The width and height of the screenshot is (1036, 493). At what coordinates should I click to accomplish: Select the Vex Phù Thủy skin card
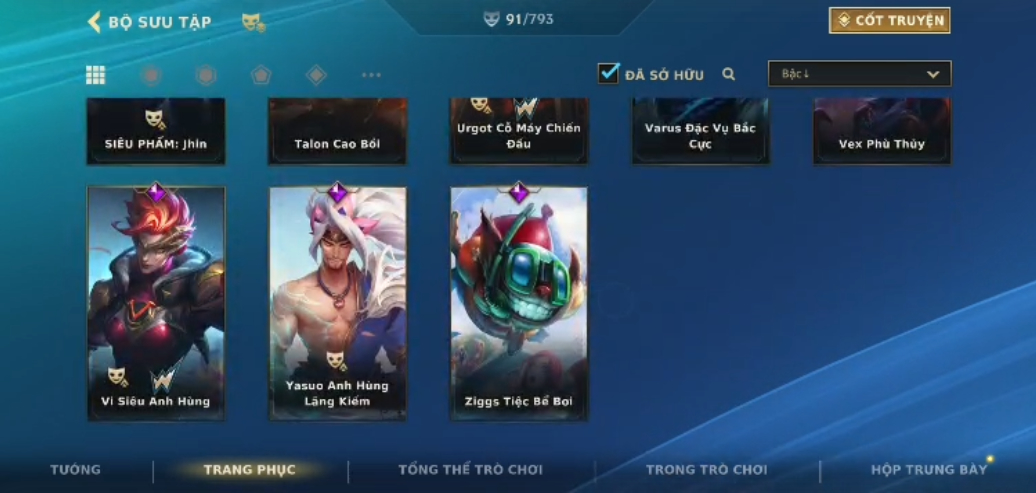click(881, 131)
